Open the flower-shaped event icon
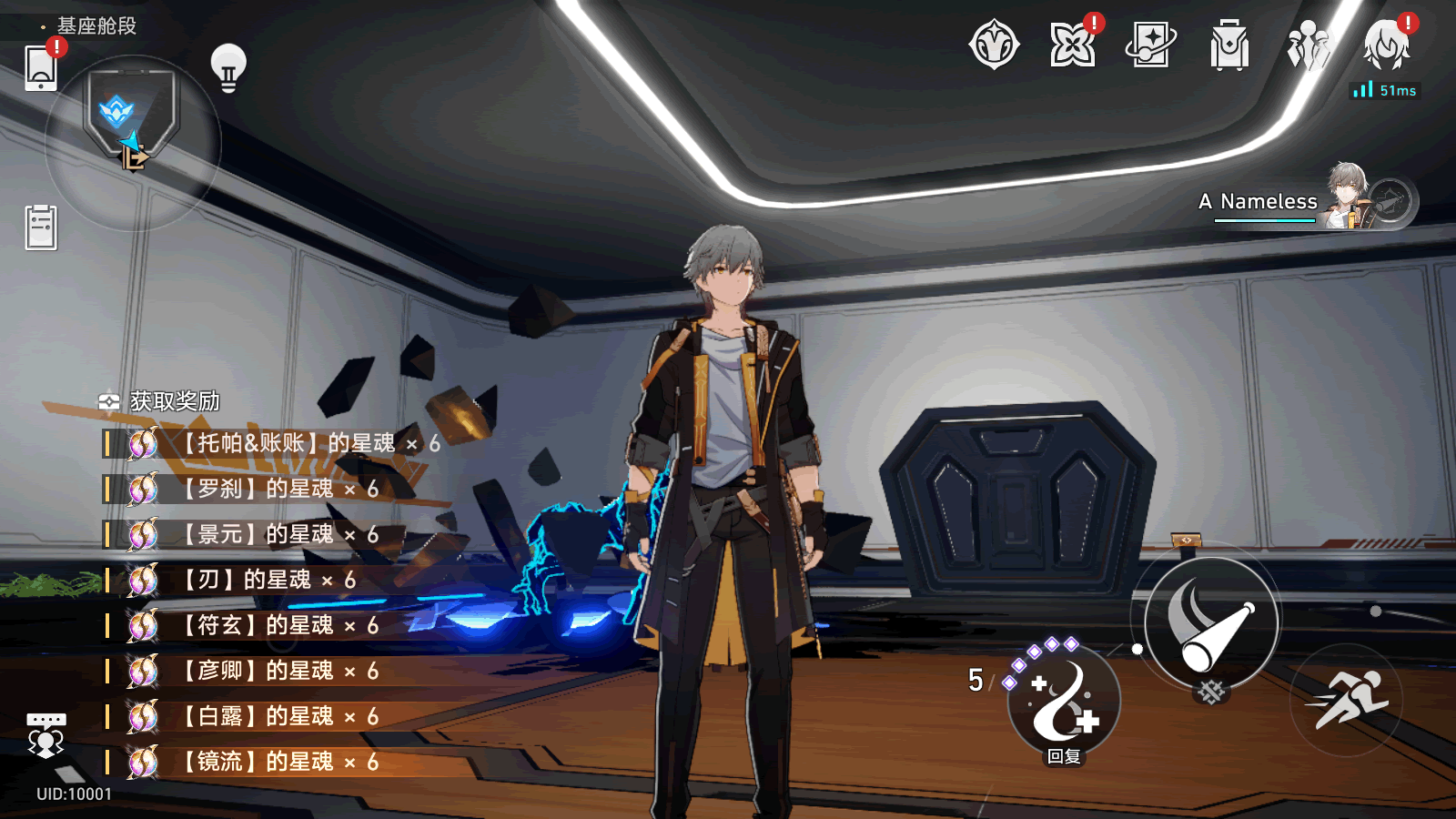The image size is (1456, 819). click(1072, 45)
